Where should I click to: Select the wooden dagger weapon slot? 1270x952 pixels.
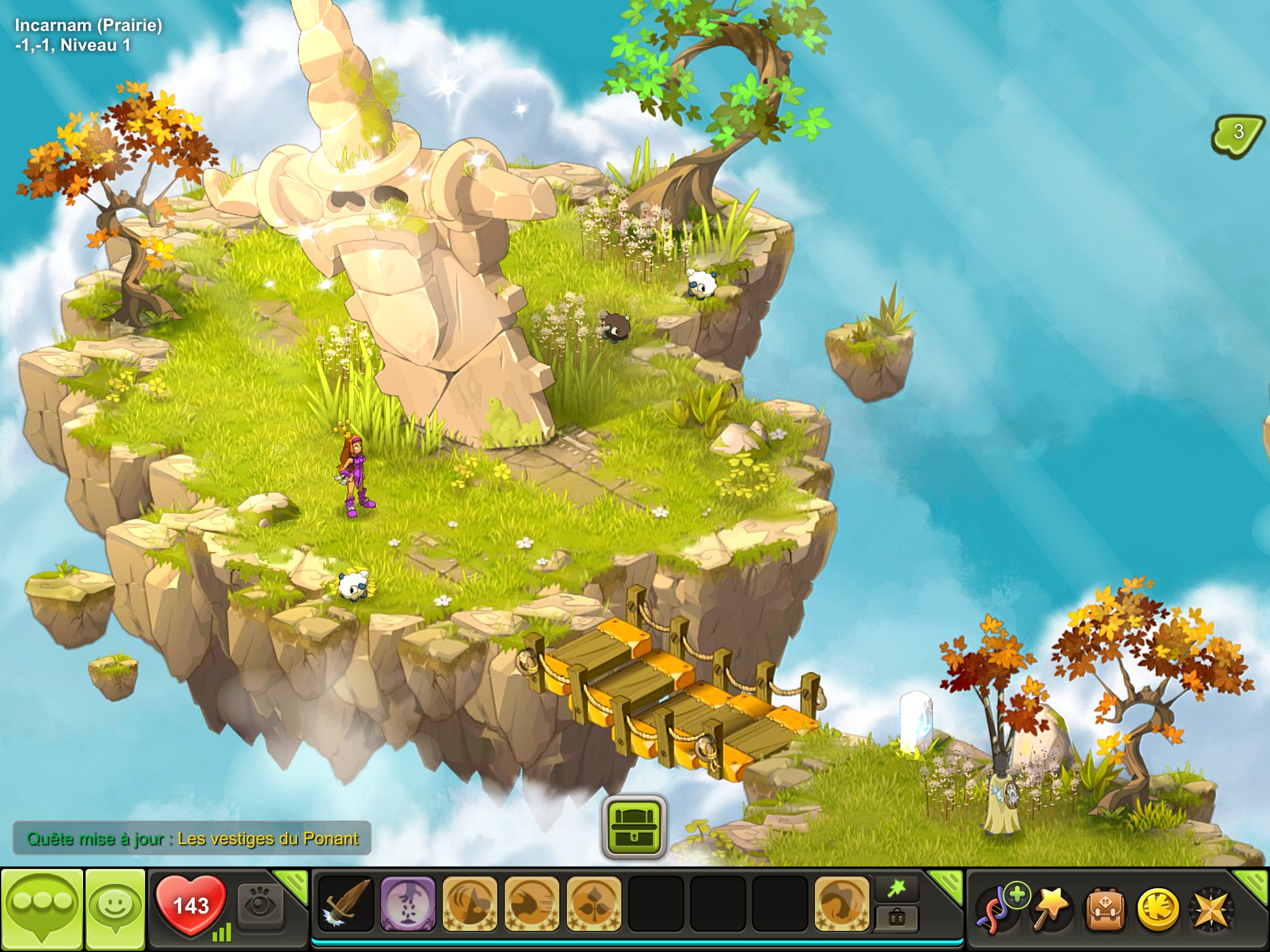tap(345, 904)
